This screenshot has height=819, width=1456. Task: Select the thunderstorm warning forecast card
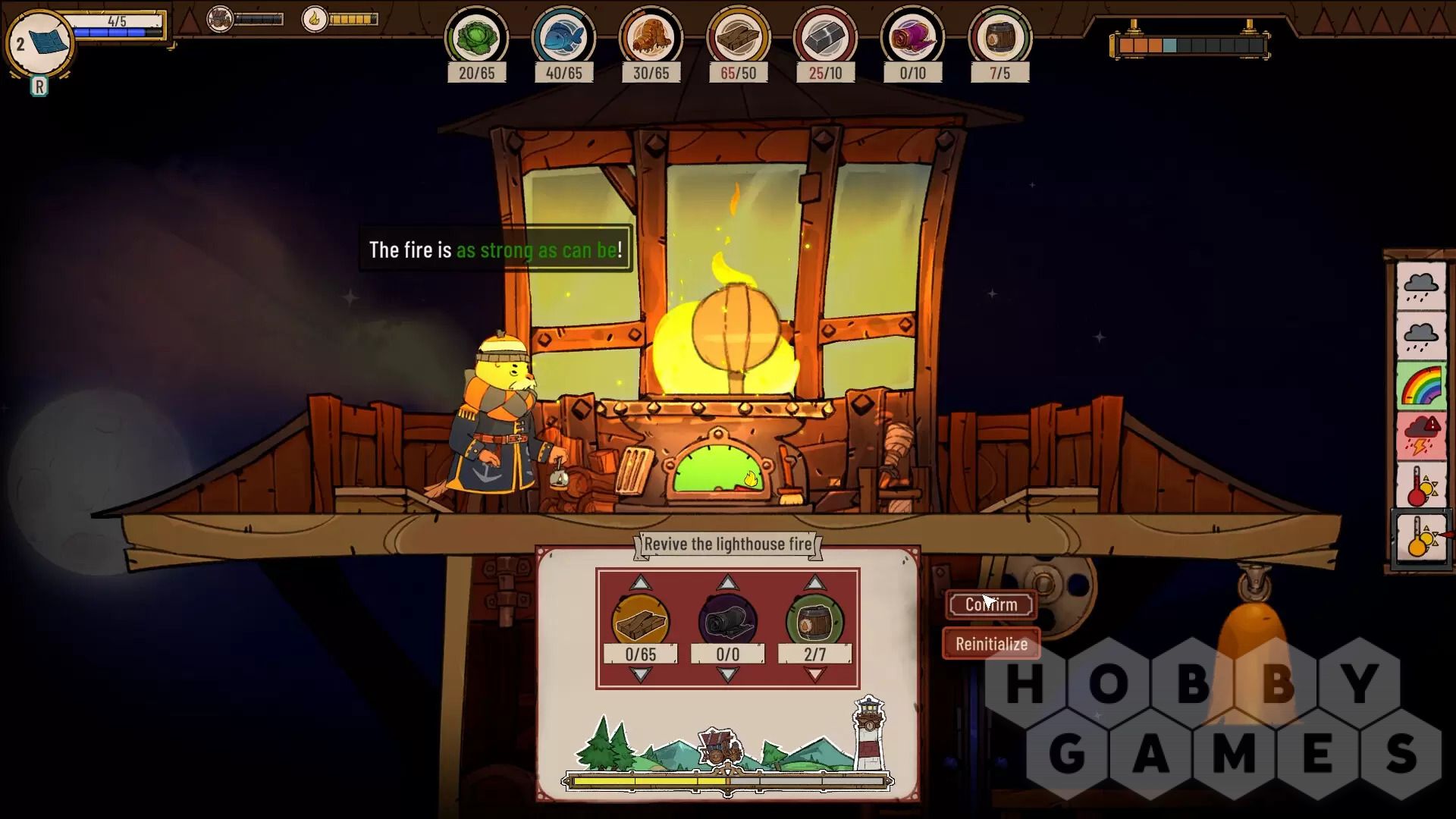coord(1421,436)
